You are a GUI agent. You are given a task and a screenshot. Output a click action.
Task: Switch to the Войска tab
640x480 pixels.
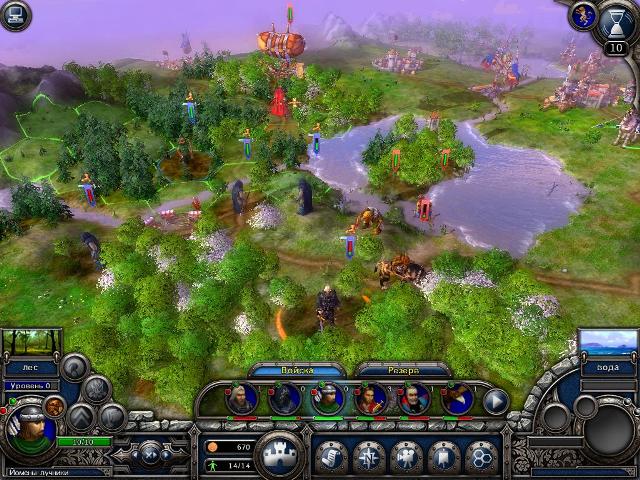tap(297, 369)
